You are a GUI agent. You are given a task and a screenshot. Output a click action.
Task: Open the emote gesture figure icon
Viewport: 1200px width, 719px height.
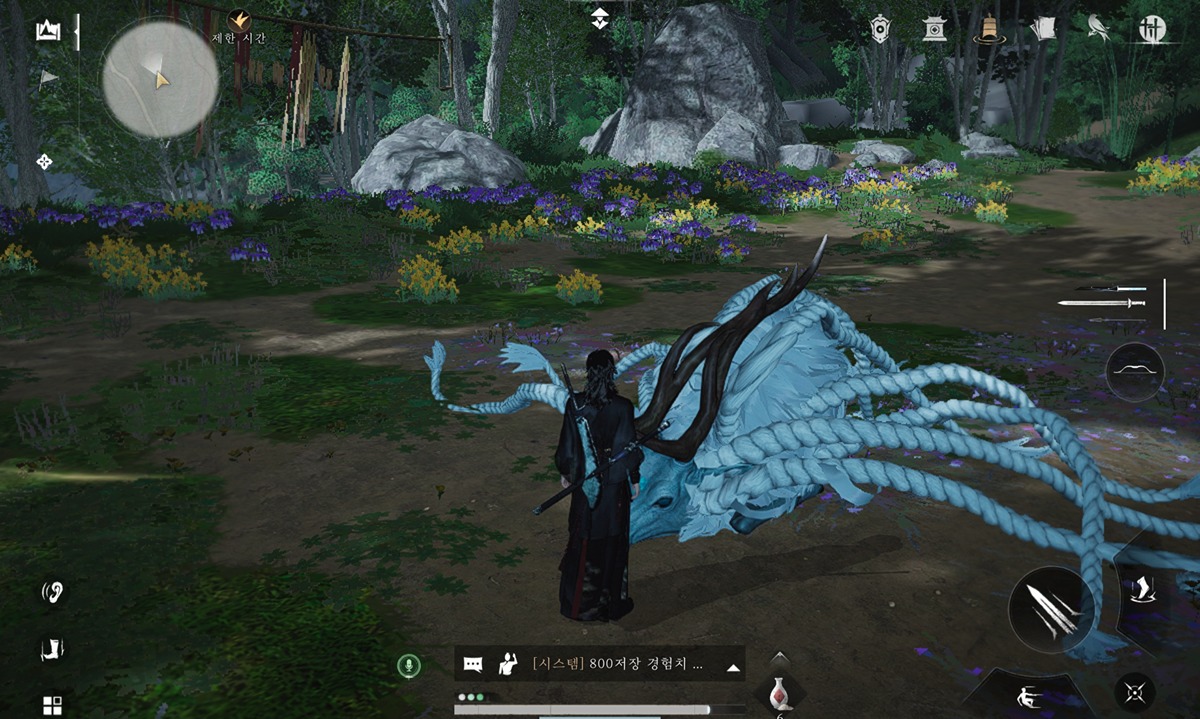[508, 663]
